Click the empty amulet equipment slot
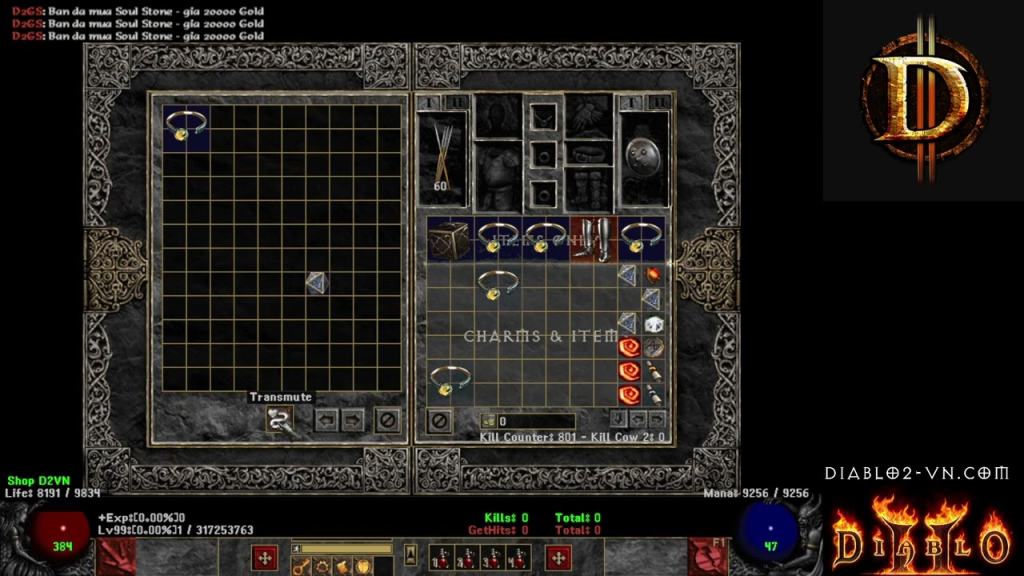Screen dimensions: 1024x576 (x=543, y=116)
